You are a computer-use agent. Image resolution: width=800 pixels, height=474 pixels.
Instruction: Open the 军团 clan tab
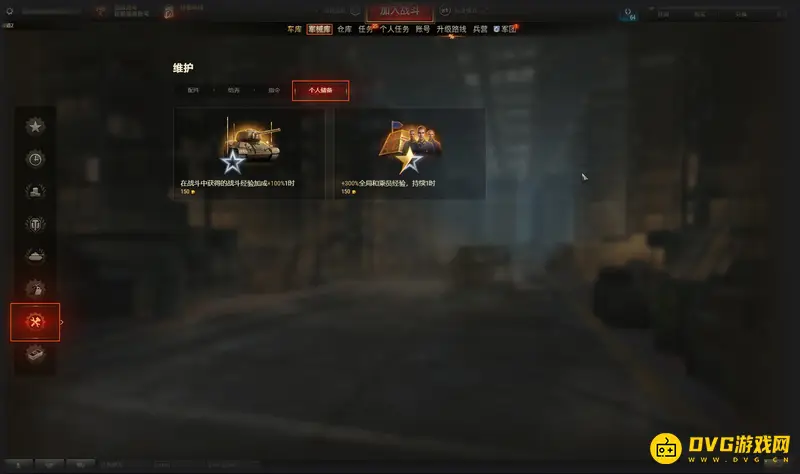coord(509,30)
